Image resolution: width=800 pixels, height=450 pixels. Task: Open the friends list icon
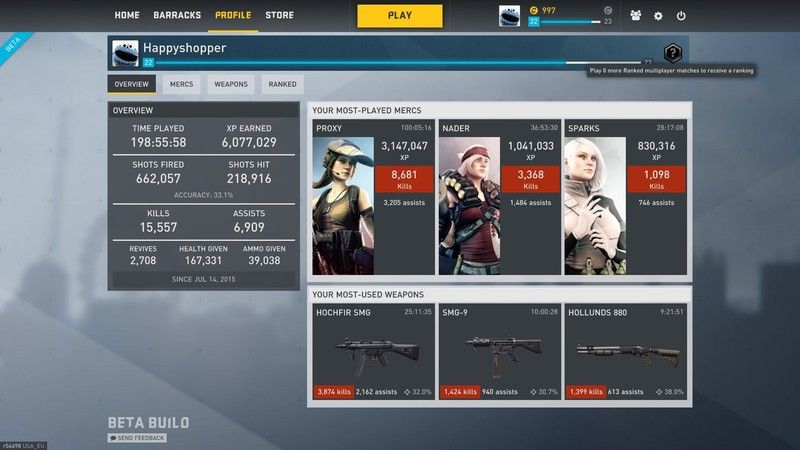pos(636,16)
